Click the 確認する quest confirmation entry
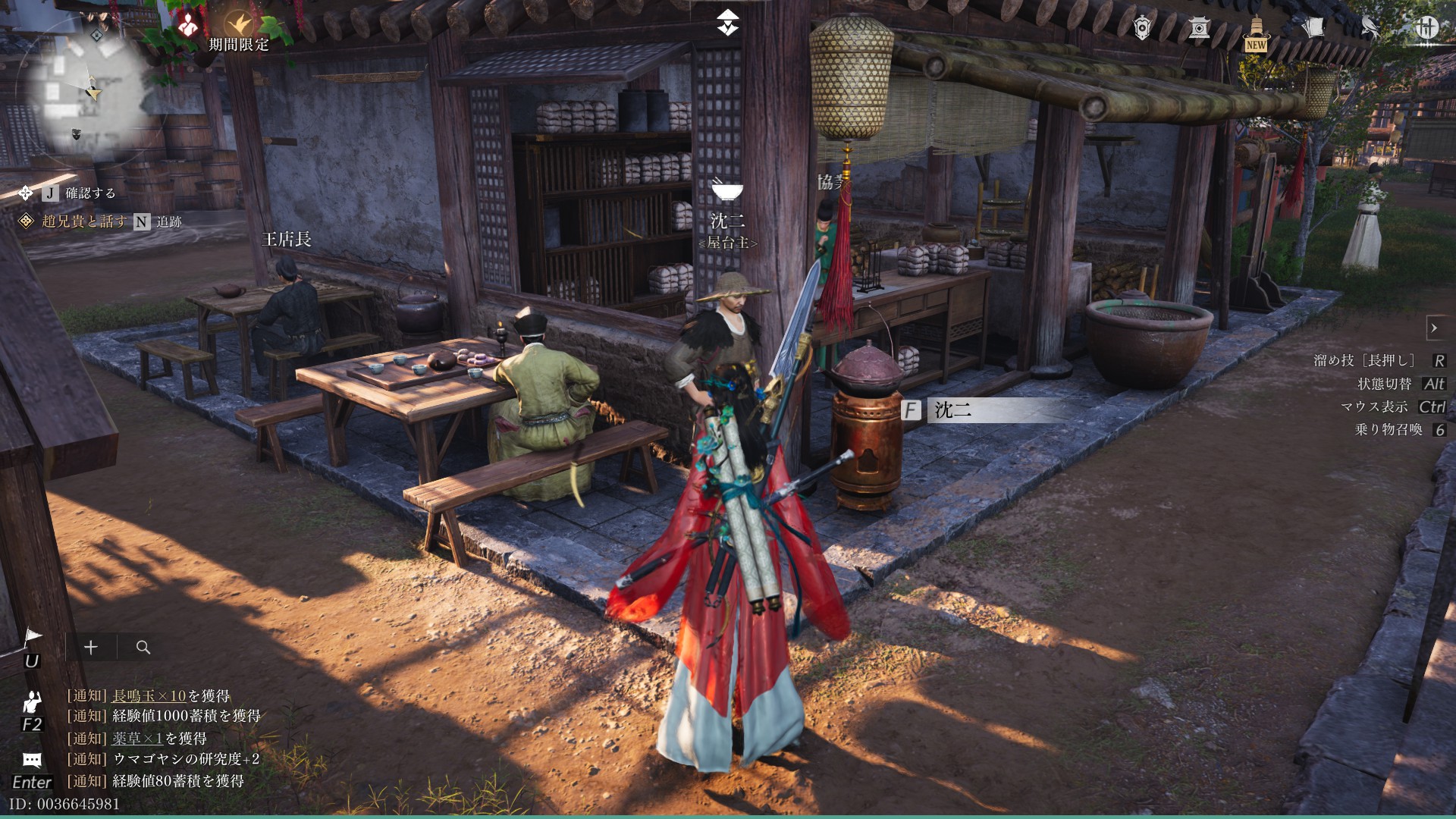The width and height of the screenshot is (1456, 819). pos(89,193)
